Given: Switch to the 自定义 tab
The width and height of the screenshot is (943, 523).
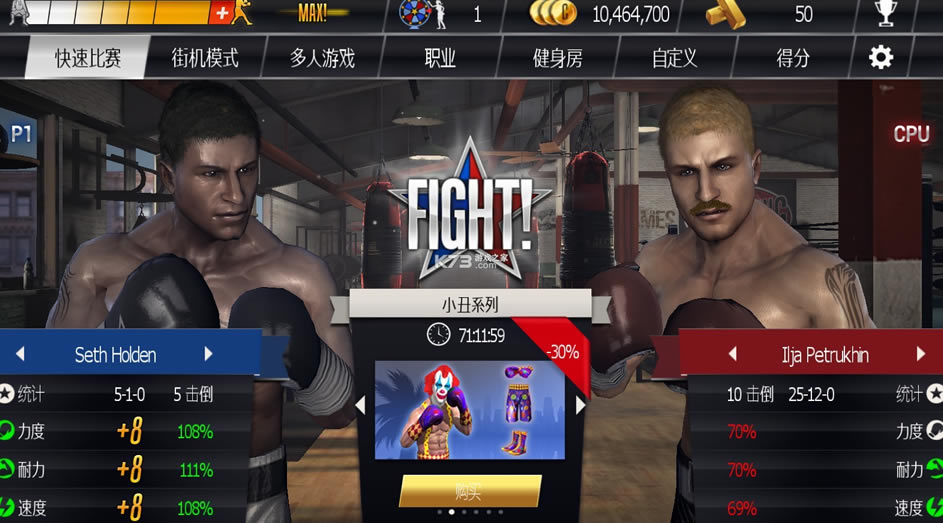Looking at the screenshot, I should click(675, 58).
